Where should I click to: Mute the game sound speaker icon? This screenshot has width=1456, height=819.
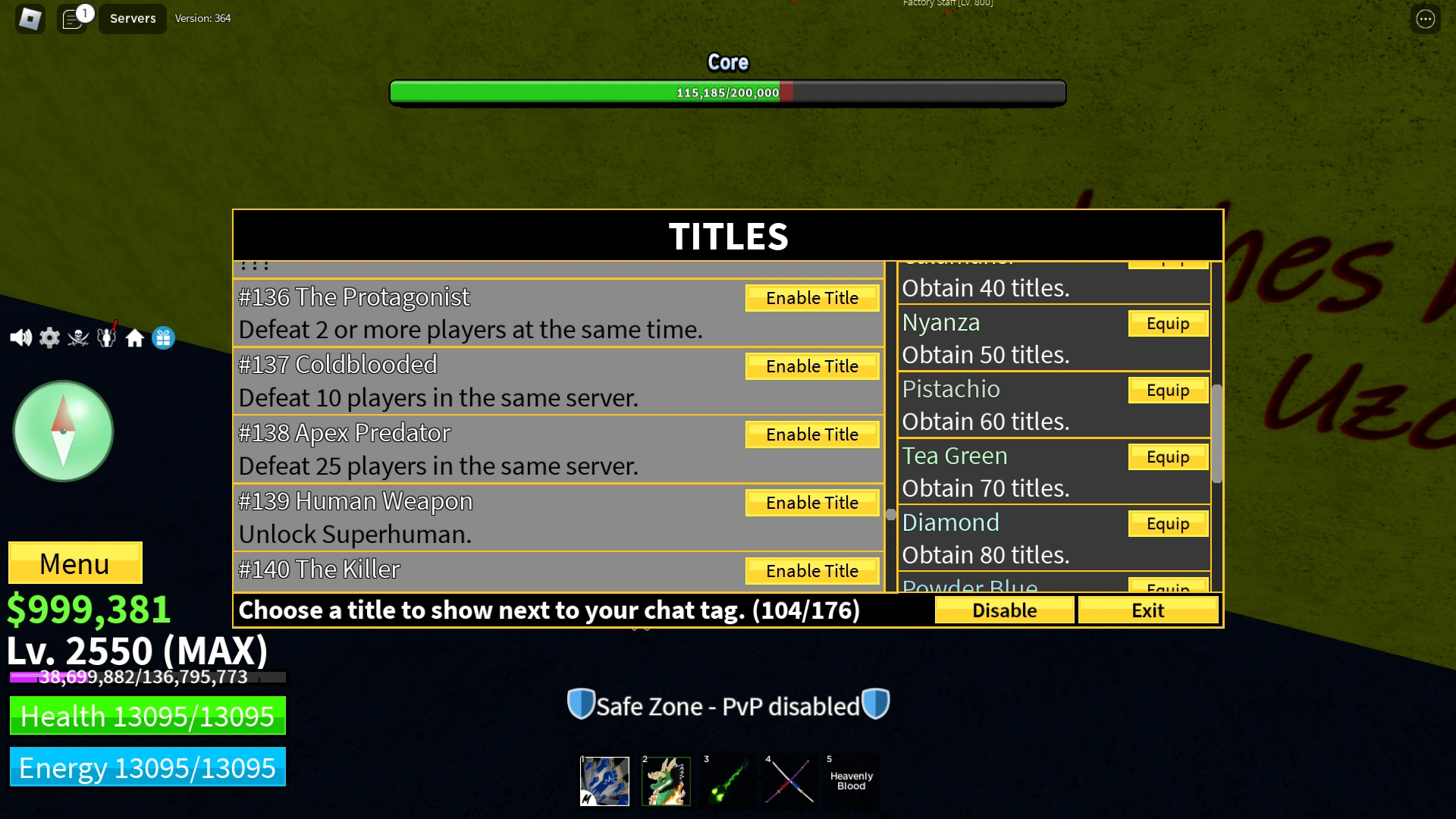[x=20, y=337]
